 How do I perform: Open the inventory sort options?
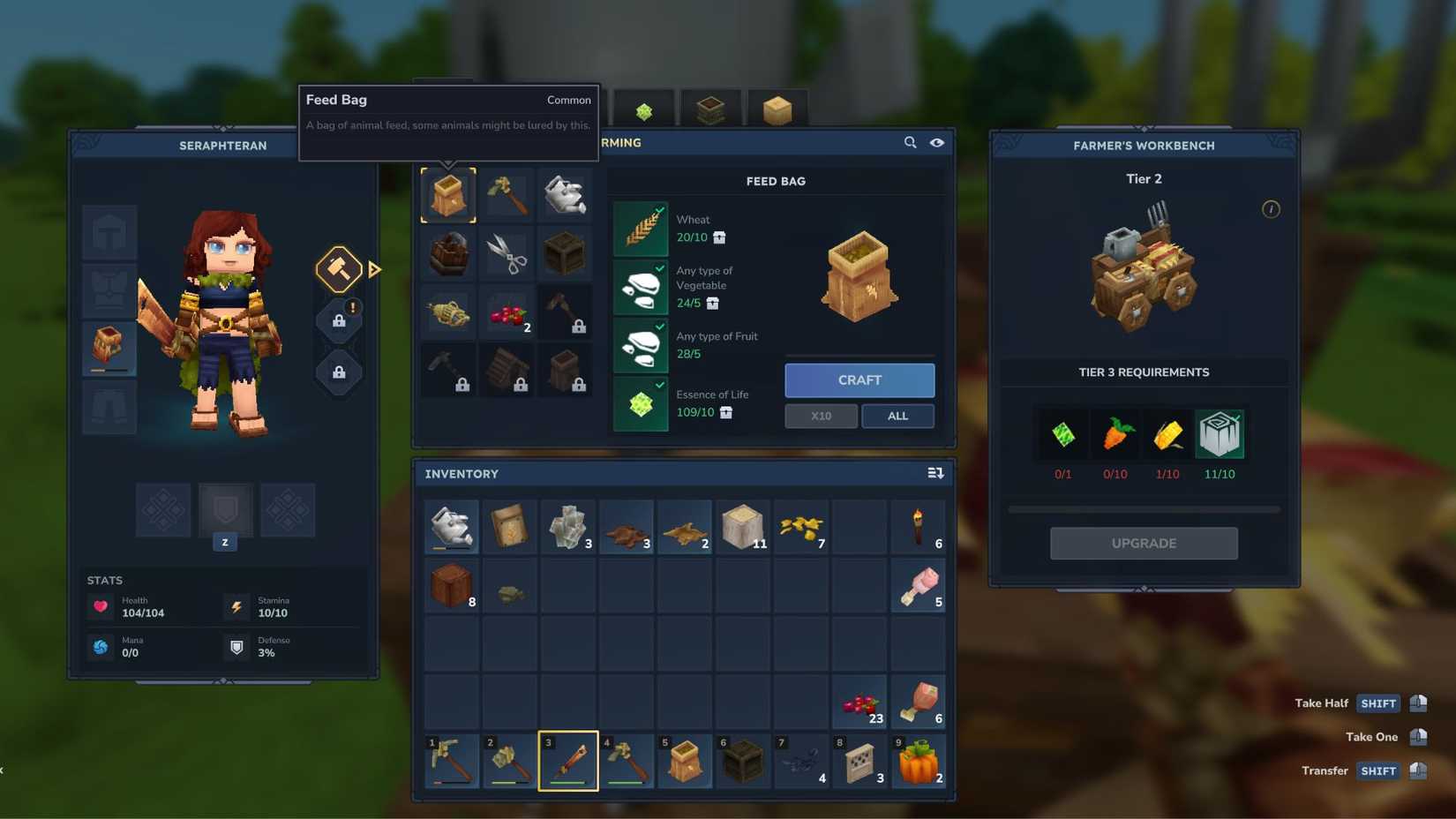click(935, 473)
